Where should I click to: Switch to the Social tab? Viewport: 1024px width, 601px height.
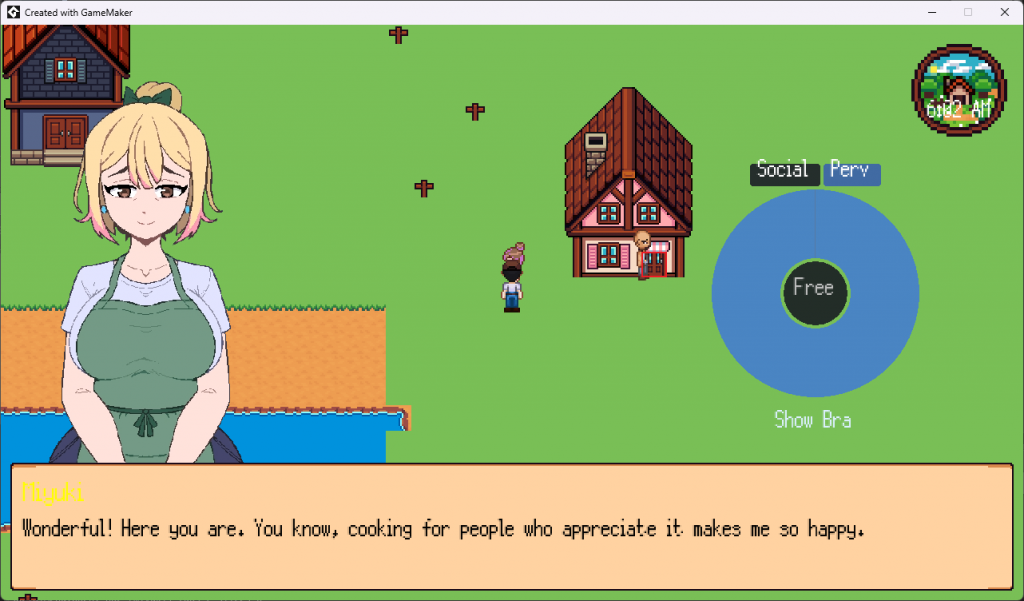coord(783,172)
